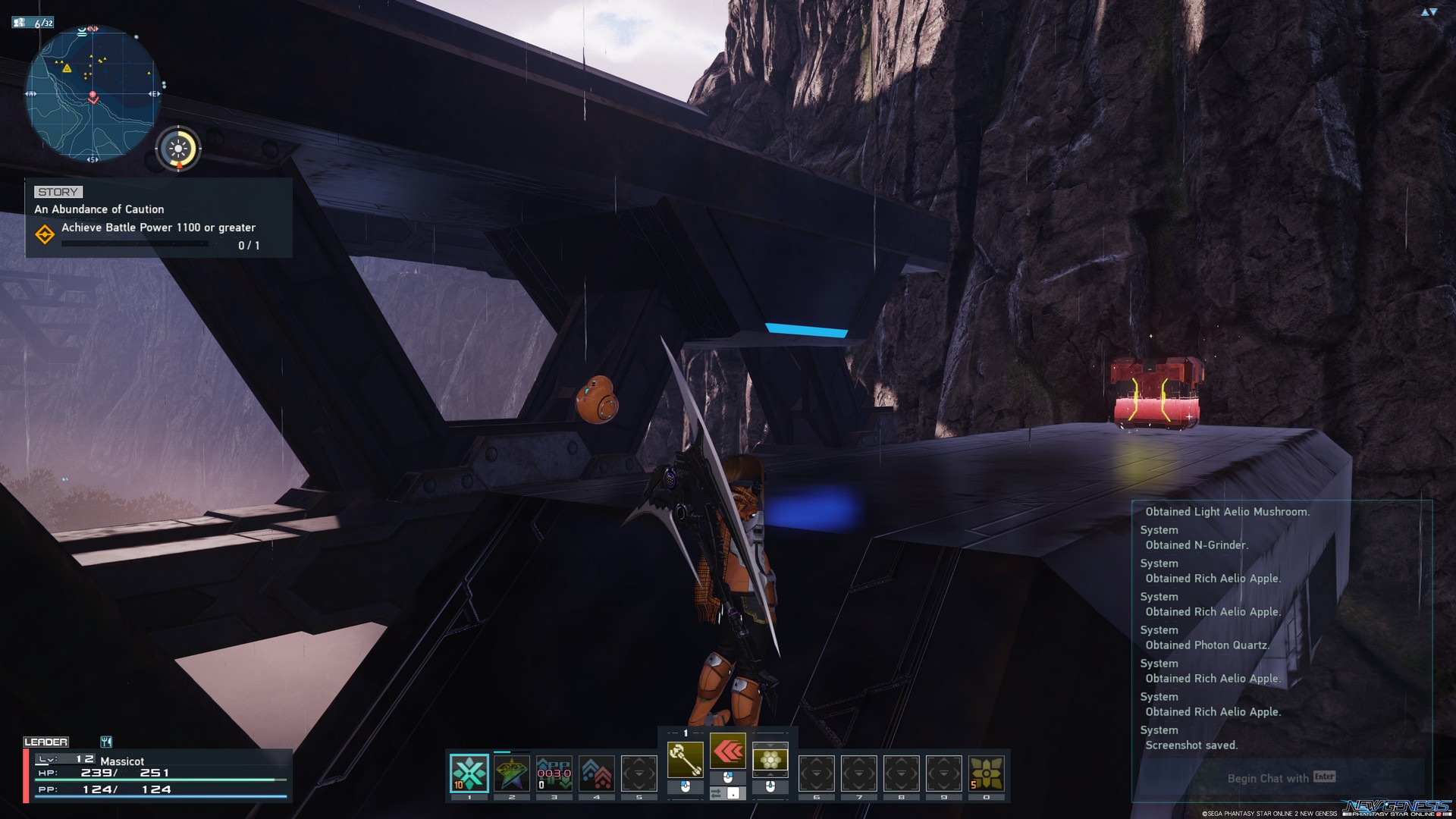Click the food buff icon above the leader panel
Screen dimensions: 1456x819
click(x=106, y=742)
